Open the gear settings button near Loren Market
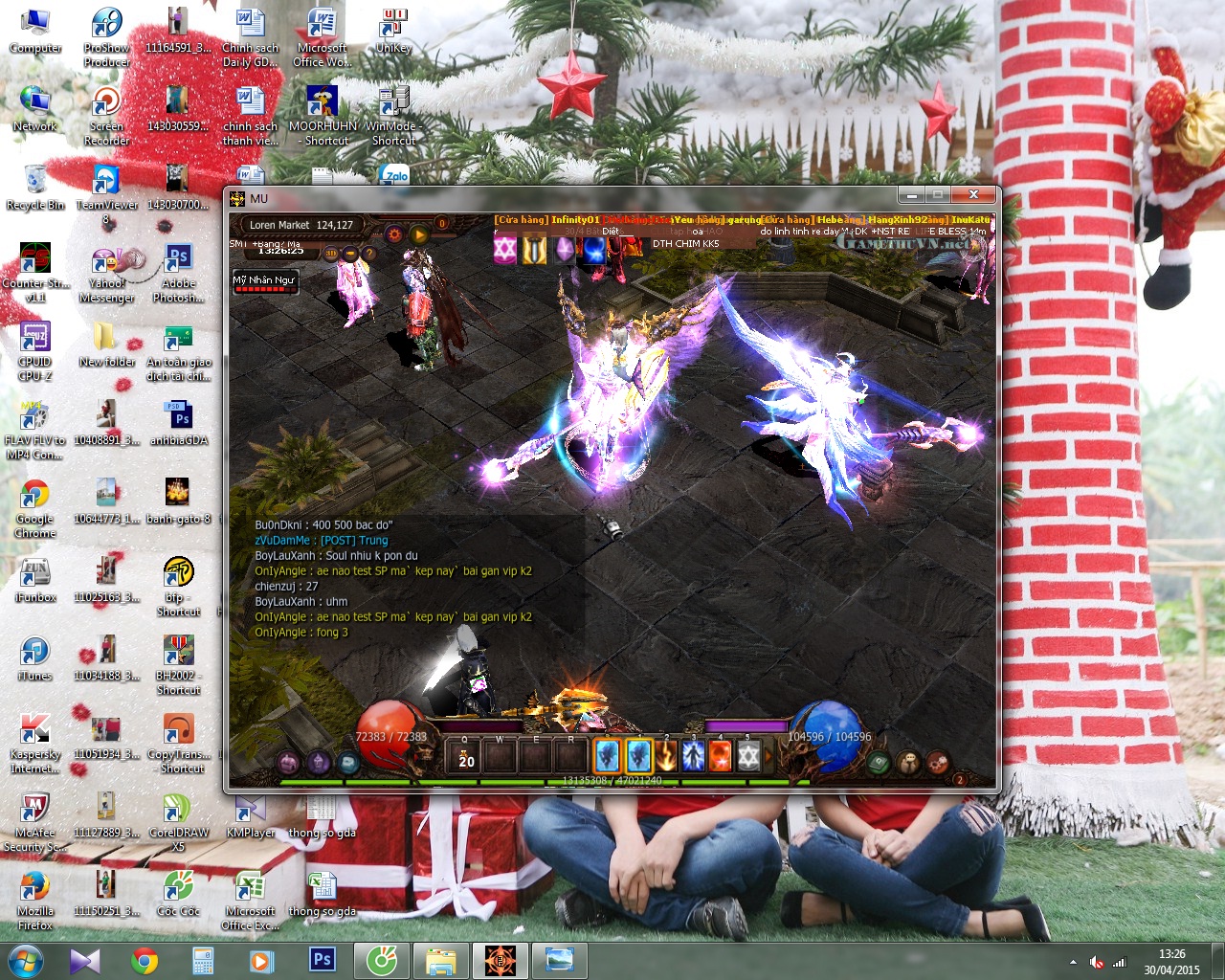This screenshot has width=1225, height=980. click(394, 234)
